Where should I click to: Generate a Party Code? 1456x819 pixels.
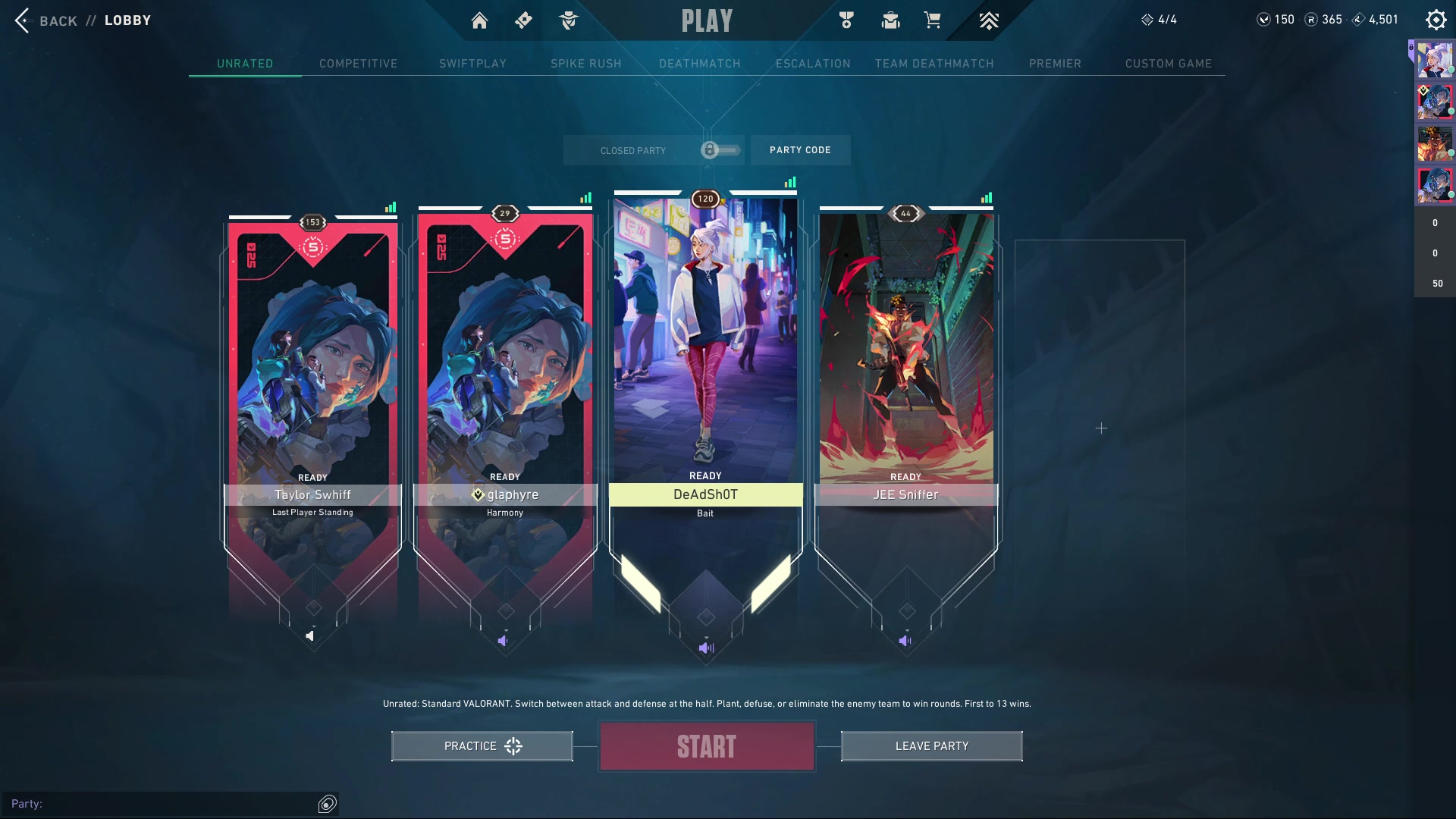[800, 150]
